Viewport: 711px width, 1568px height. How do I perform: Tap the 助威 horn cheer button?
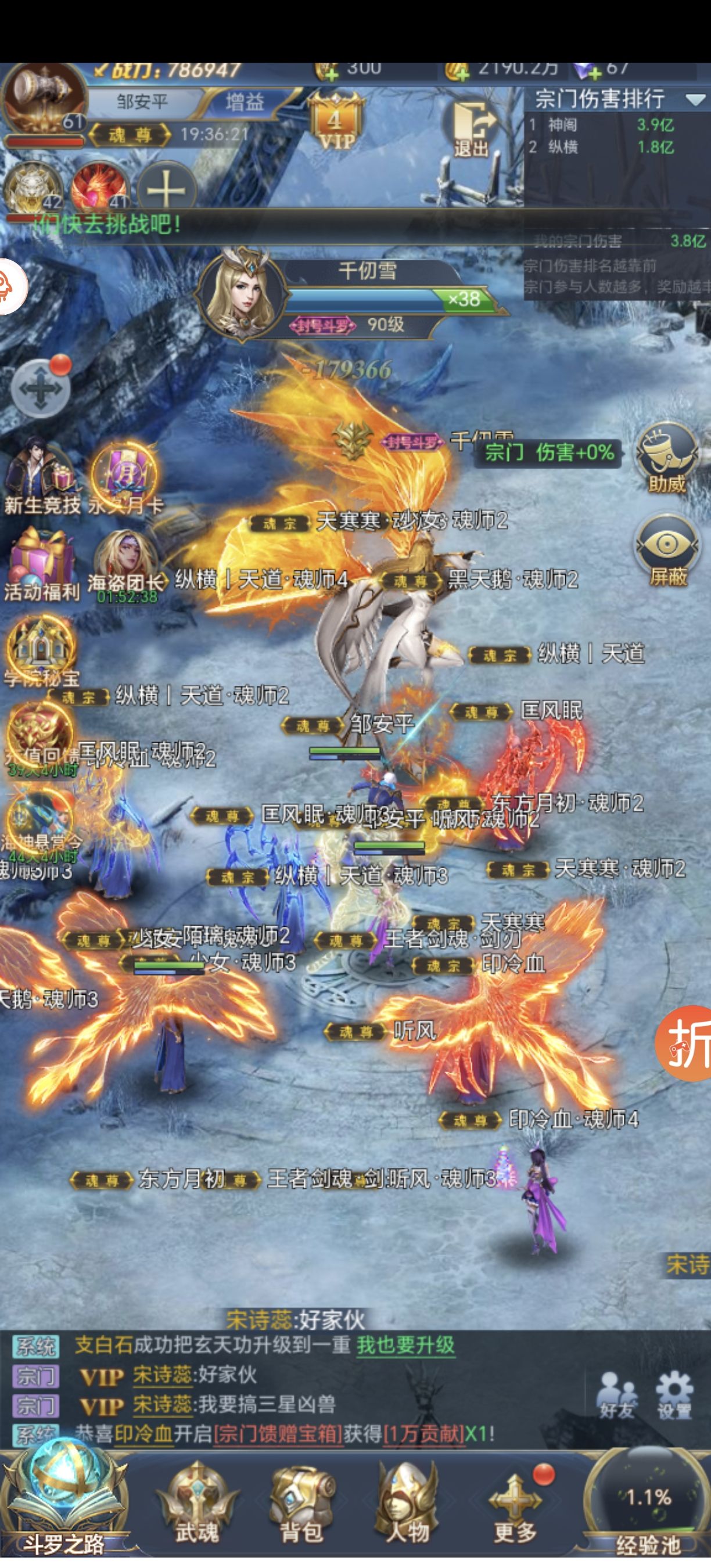tap(667, 458)
